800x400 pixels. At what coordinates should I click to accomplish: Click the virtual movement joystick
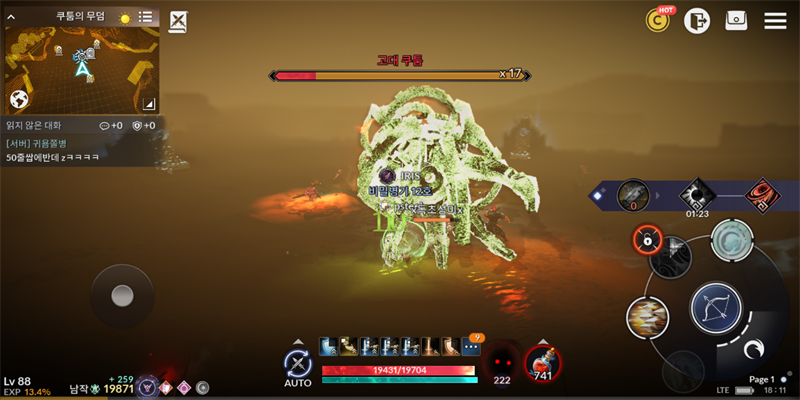click(x=122, y=295)
